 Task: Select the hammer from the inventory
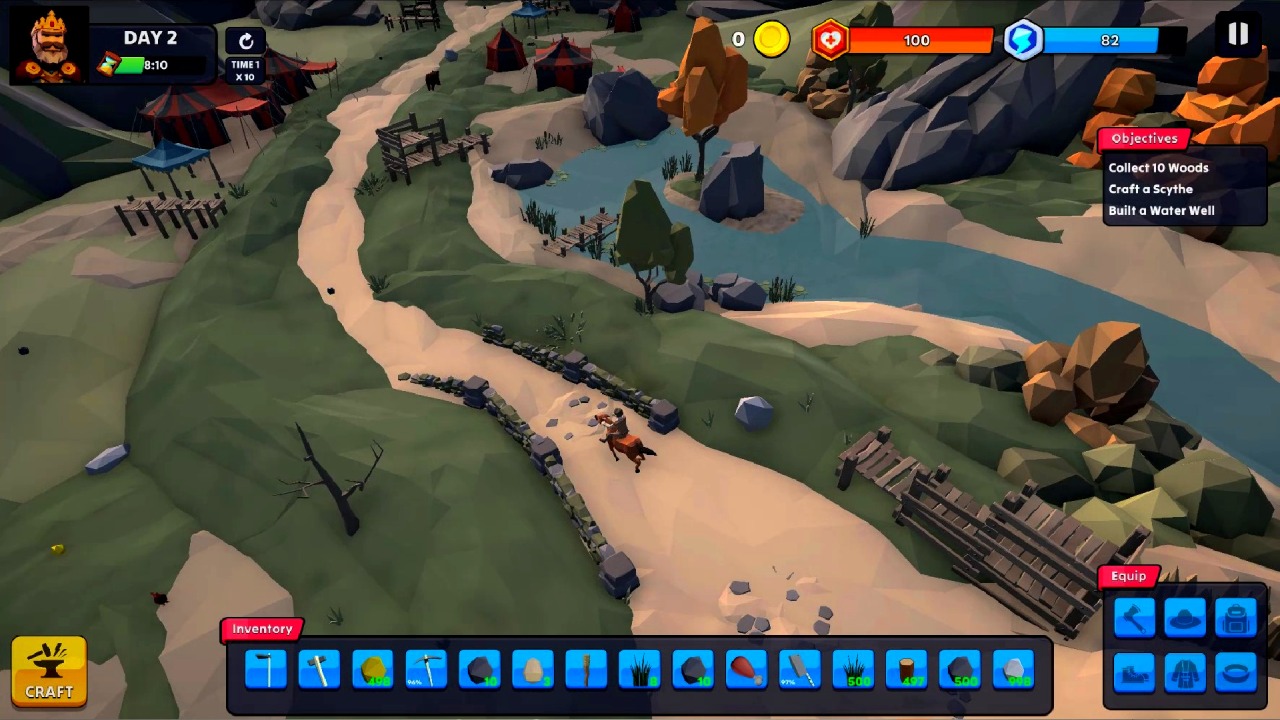(318, 668)
